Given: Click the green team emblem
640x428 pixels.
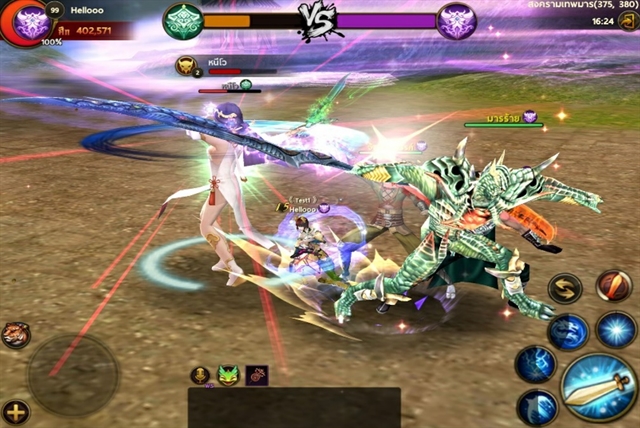Looking at the screenshot, I should (x=183, y=20).
